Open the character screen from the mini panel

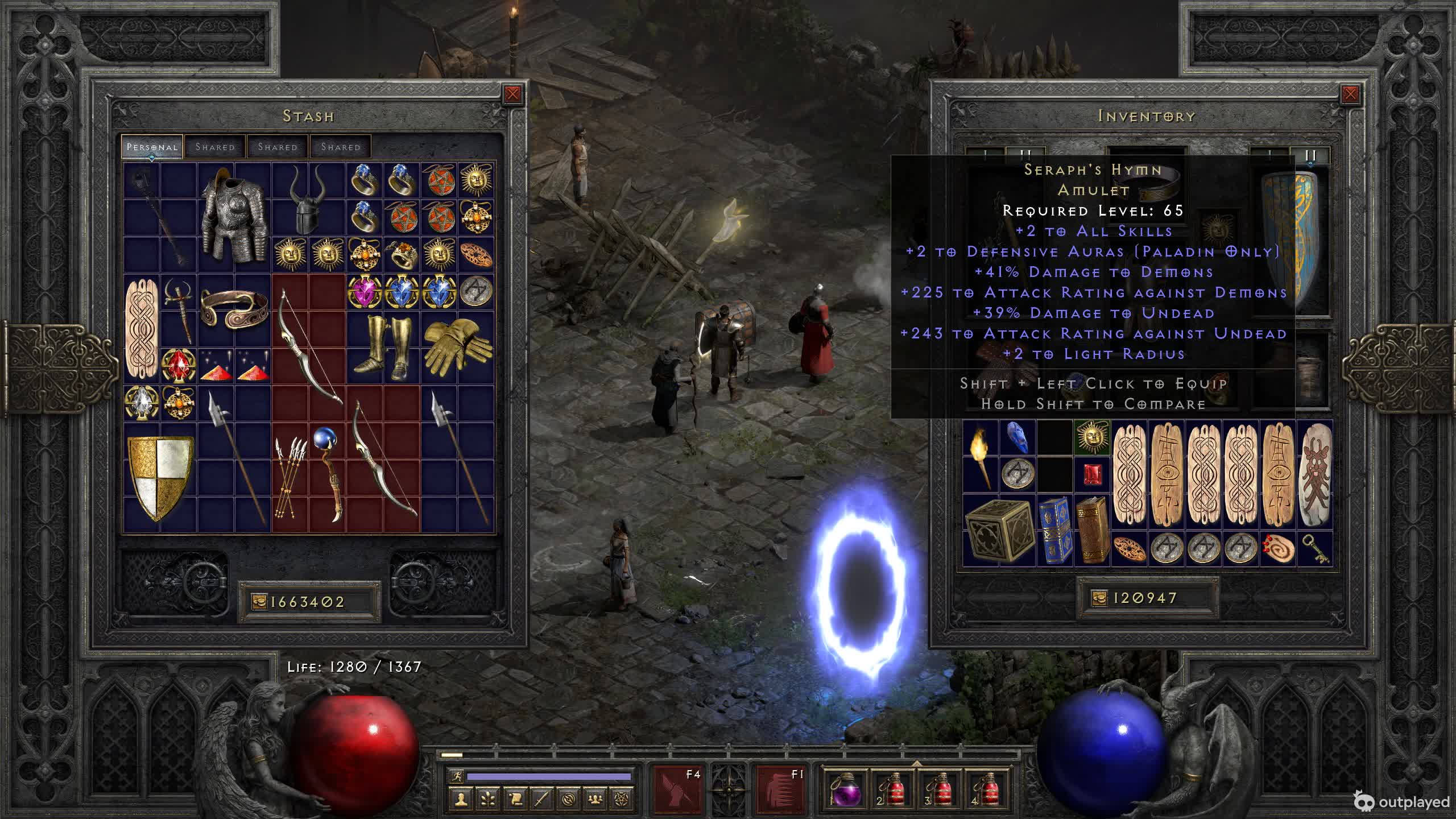click(461, 799)
